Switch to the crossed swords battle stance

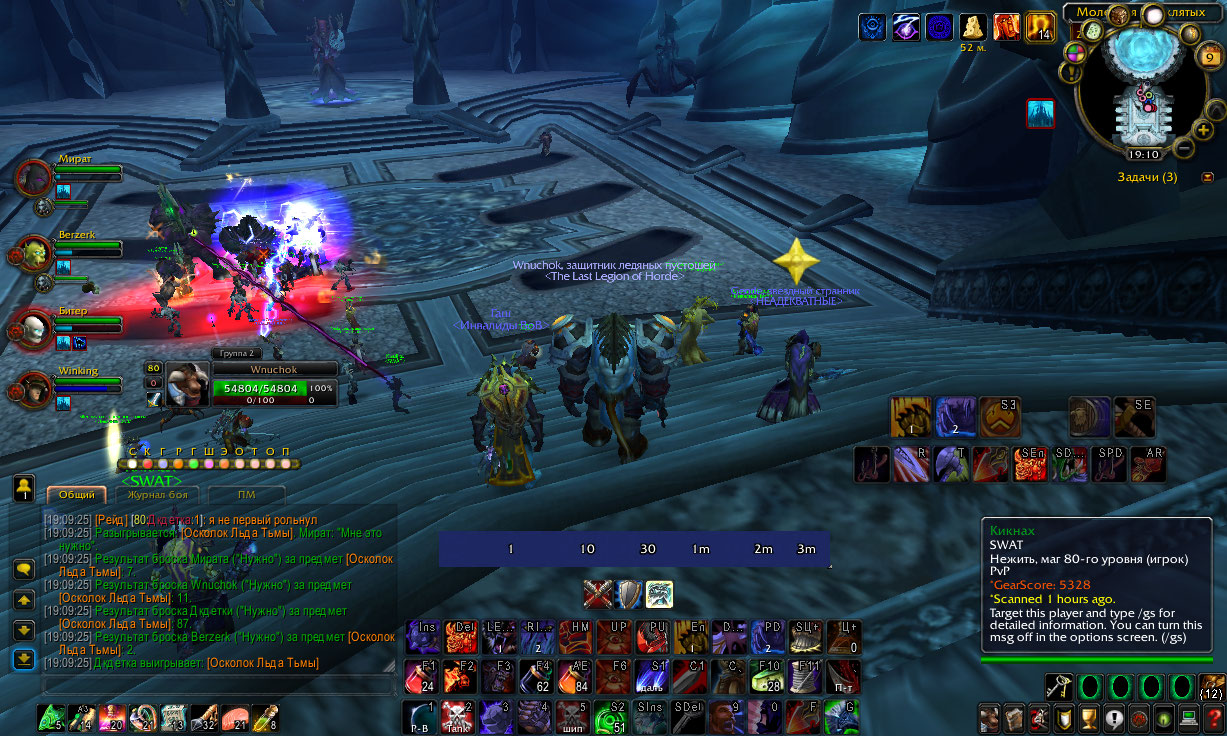tap(598, 594)
